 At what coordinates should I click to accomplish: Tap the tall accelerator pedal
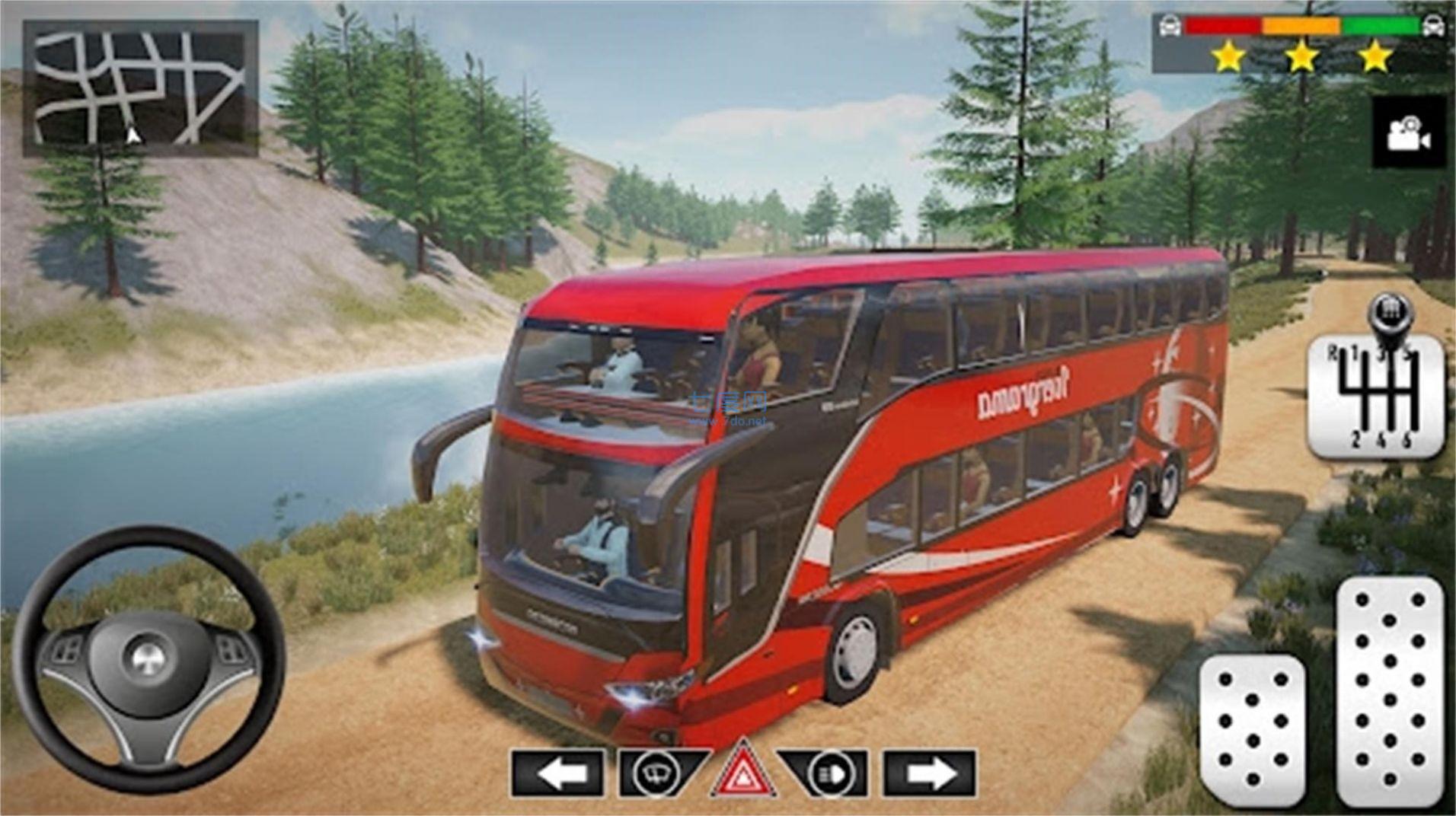(x=1390, y=691)
